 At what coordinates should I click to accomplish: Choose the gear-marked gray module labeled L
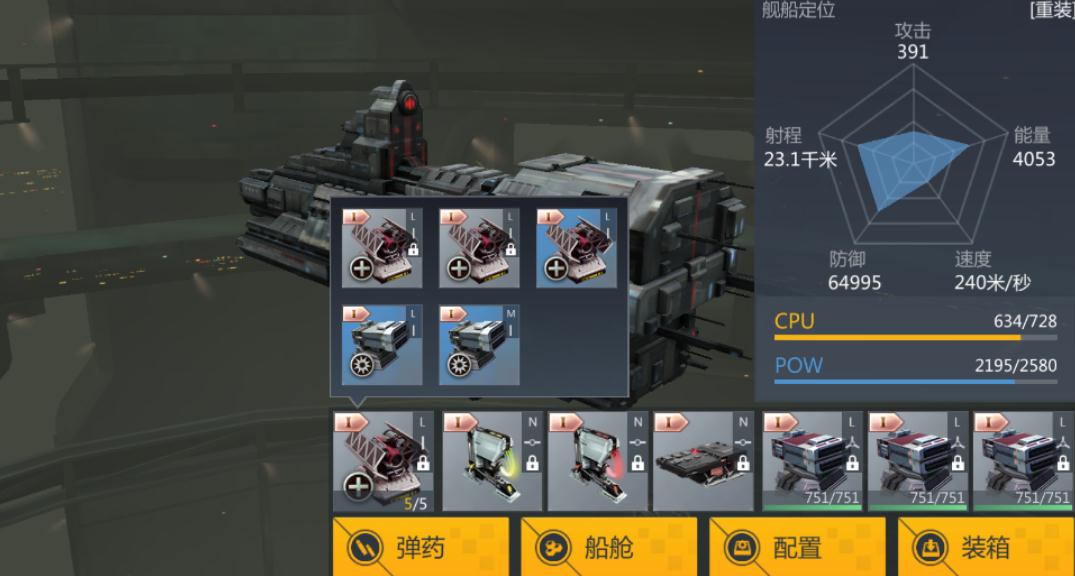click(382, 345)
